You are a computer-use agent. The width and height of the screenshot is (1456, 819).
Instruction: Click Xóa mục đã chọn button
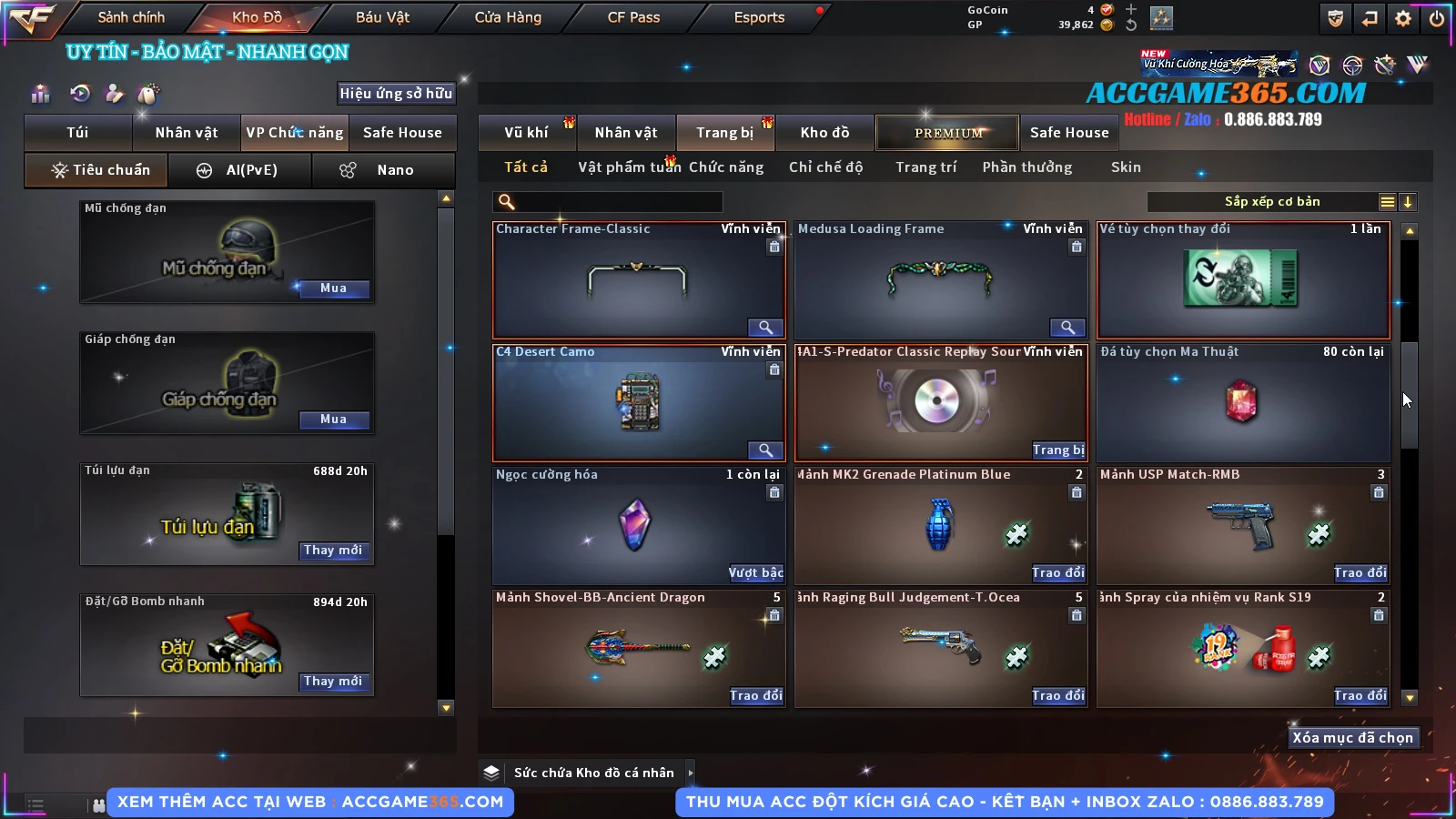tap(1352, 738)
